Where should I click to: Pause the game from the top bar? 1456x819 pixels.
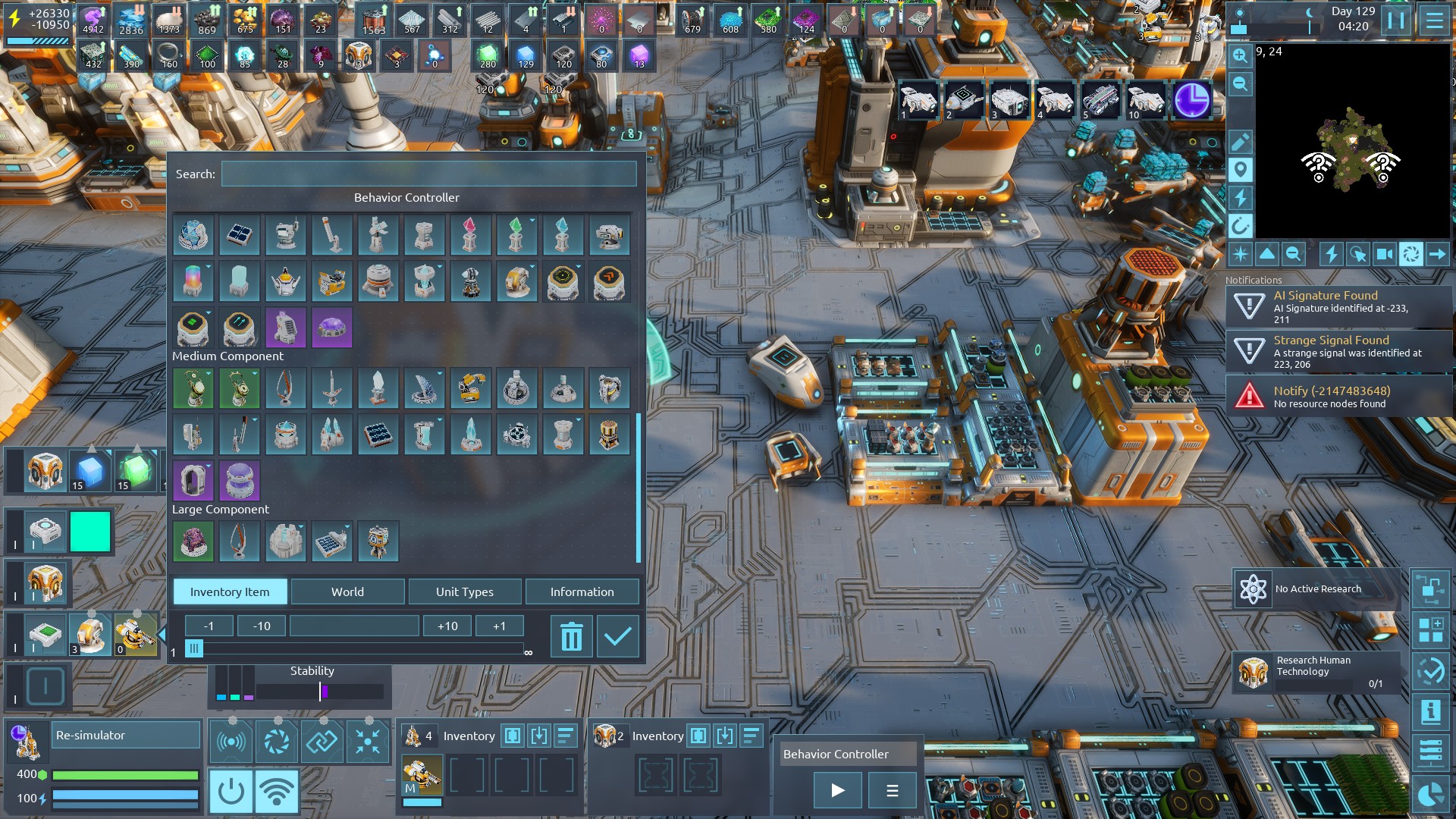[x=1395, y=20]
